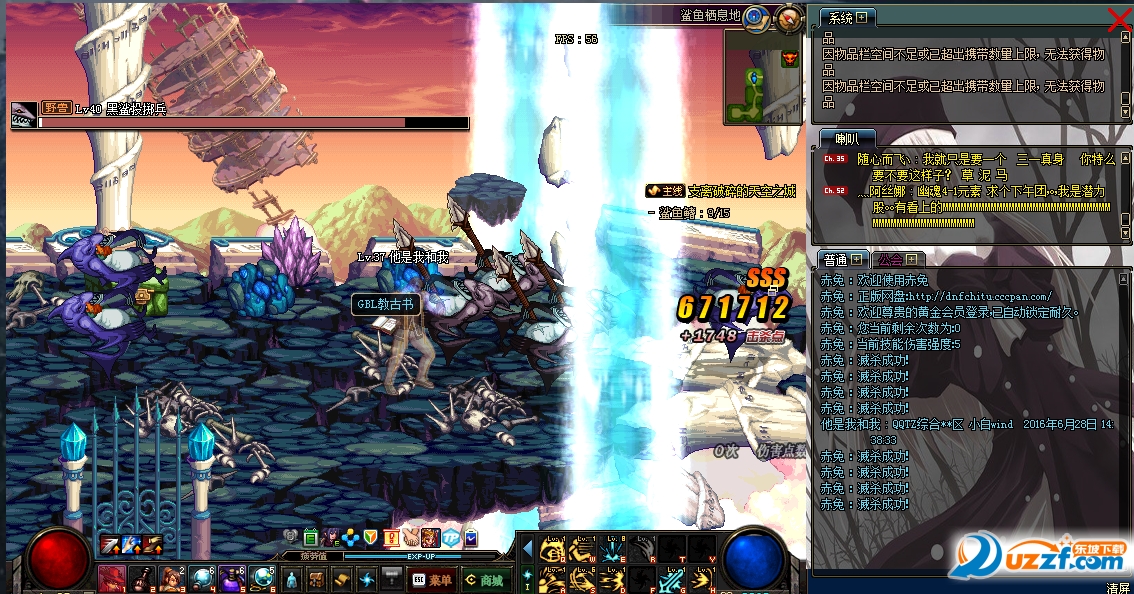The image size is (1134, 594).
Task: Click the compass icon beside the minimap
Action: (790, 18)
